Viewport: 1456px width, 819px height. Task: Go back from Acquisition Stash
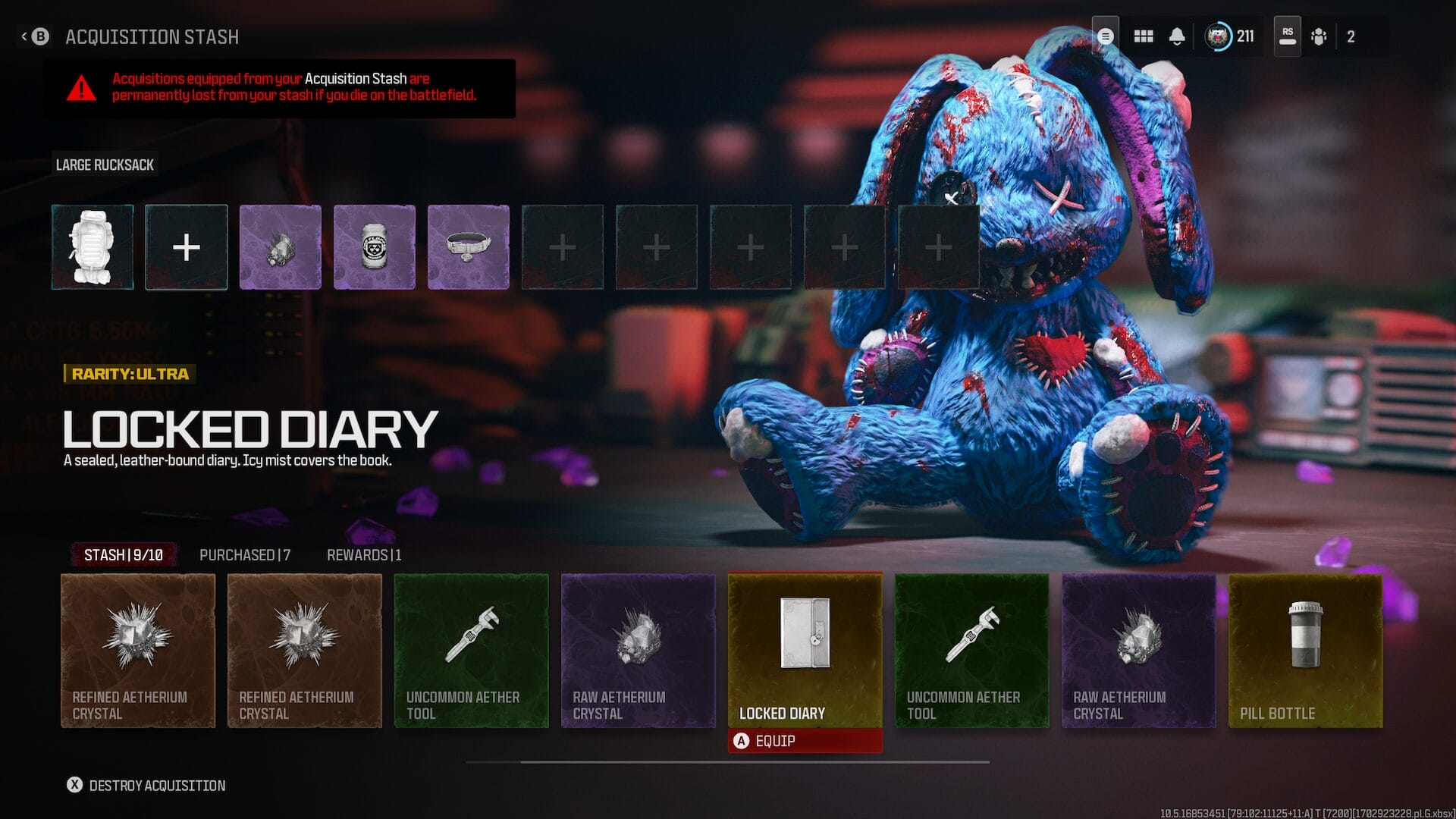click(x=35, y=36)
